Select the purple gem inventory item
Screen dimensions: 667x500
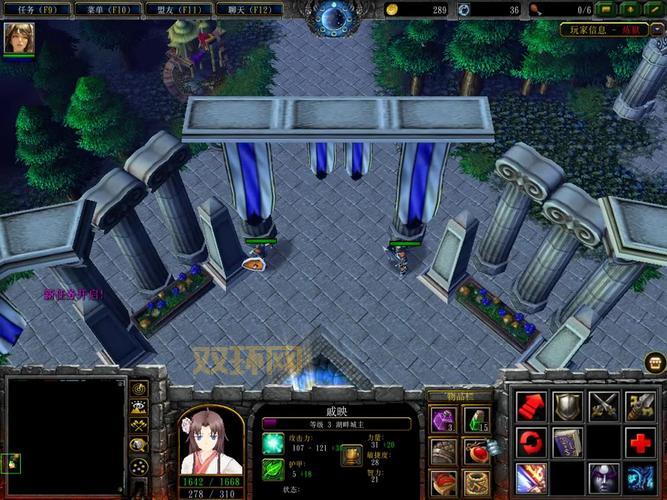pyautogui.click(x=442, y=420)
